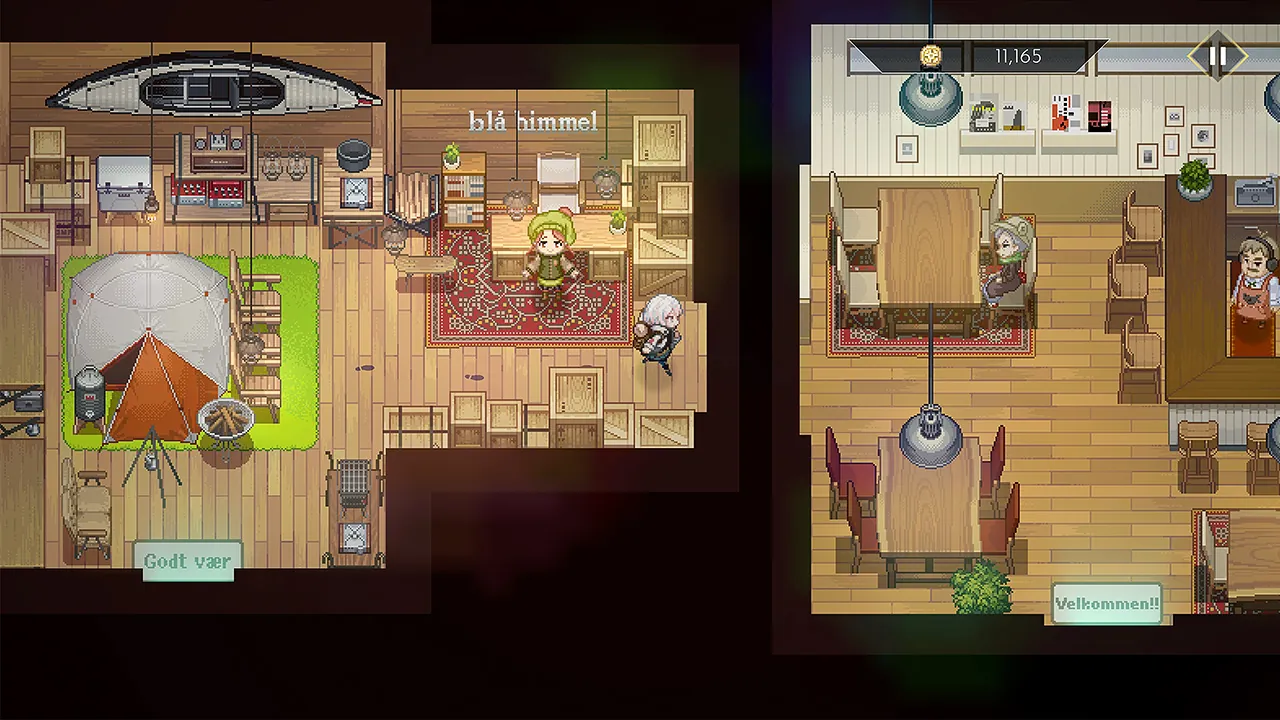Viewport: 1280px width, 720px height.
Task: Click the 11,165 coin balance display
Action: [1017, 56]
